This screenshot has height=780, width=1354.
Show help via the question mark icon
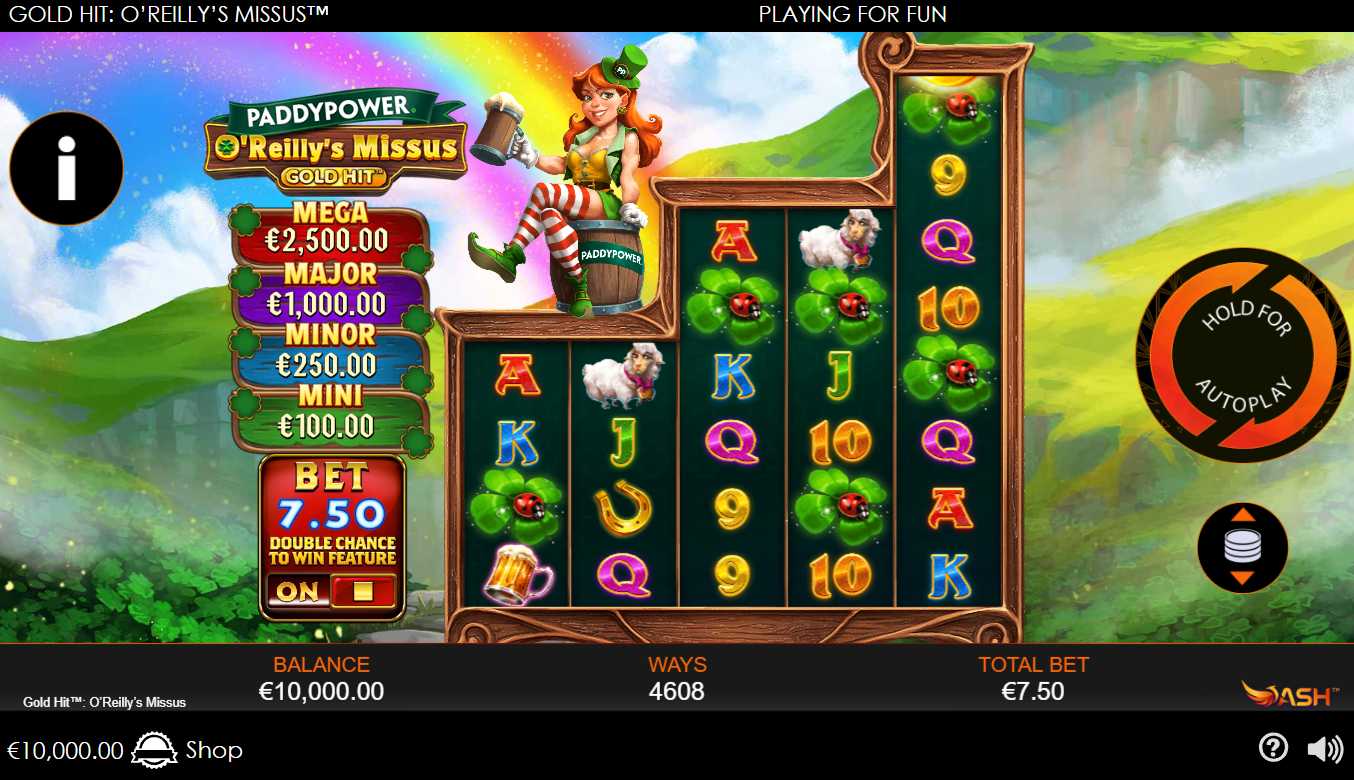coord(1272,748)
